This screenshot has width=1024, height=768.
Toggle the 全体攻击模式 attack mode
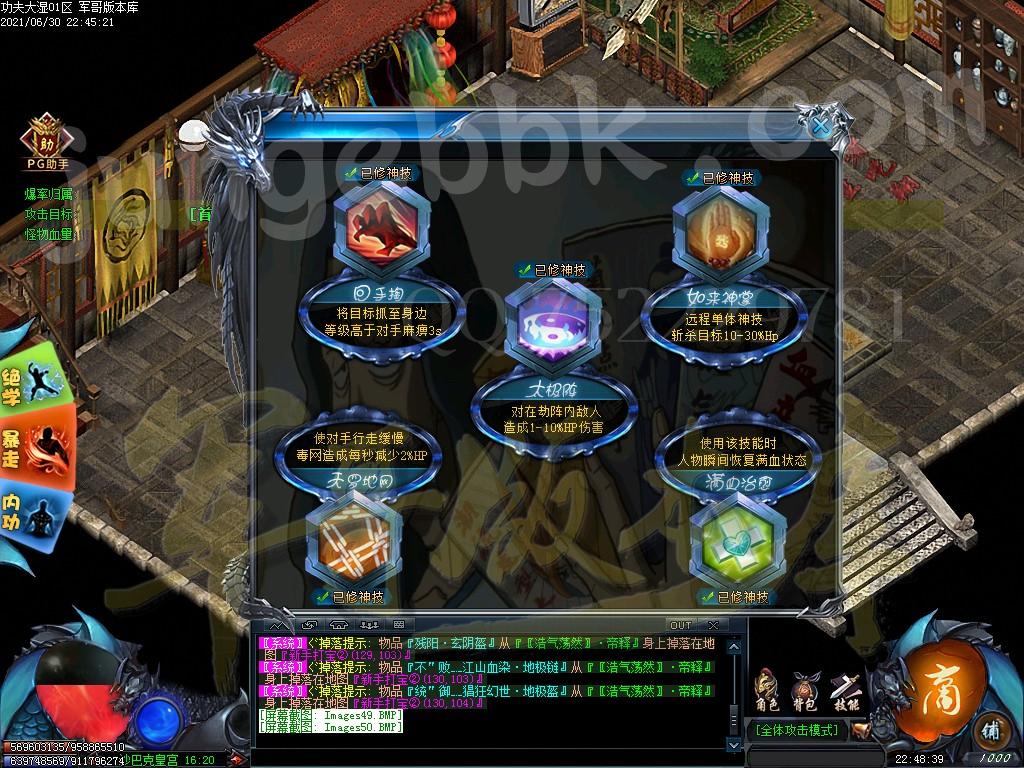(797, 730)
